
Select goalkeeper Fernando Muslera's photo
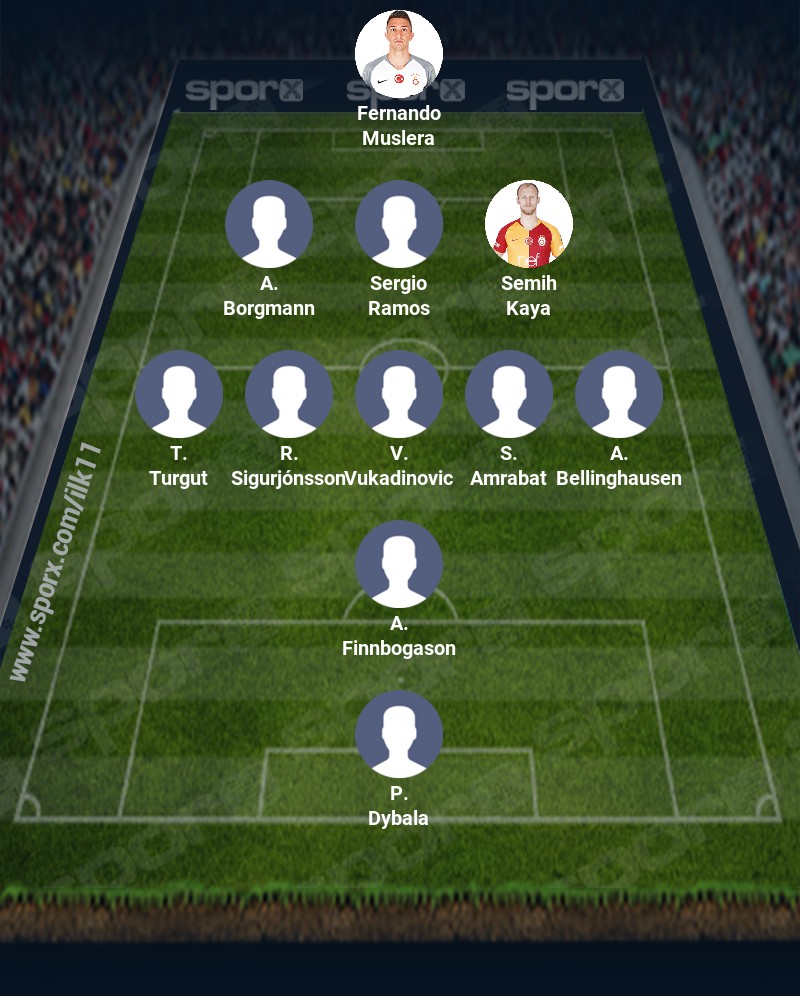click(399, 54)
